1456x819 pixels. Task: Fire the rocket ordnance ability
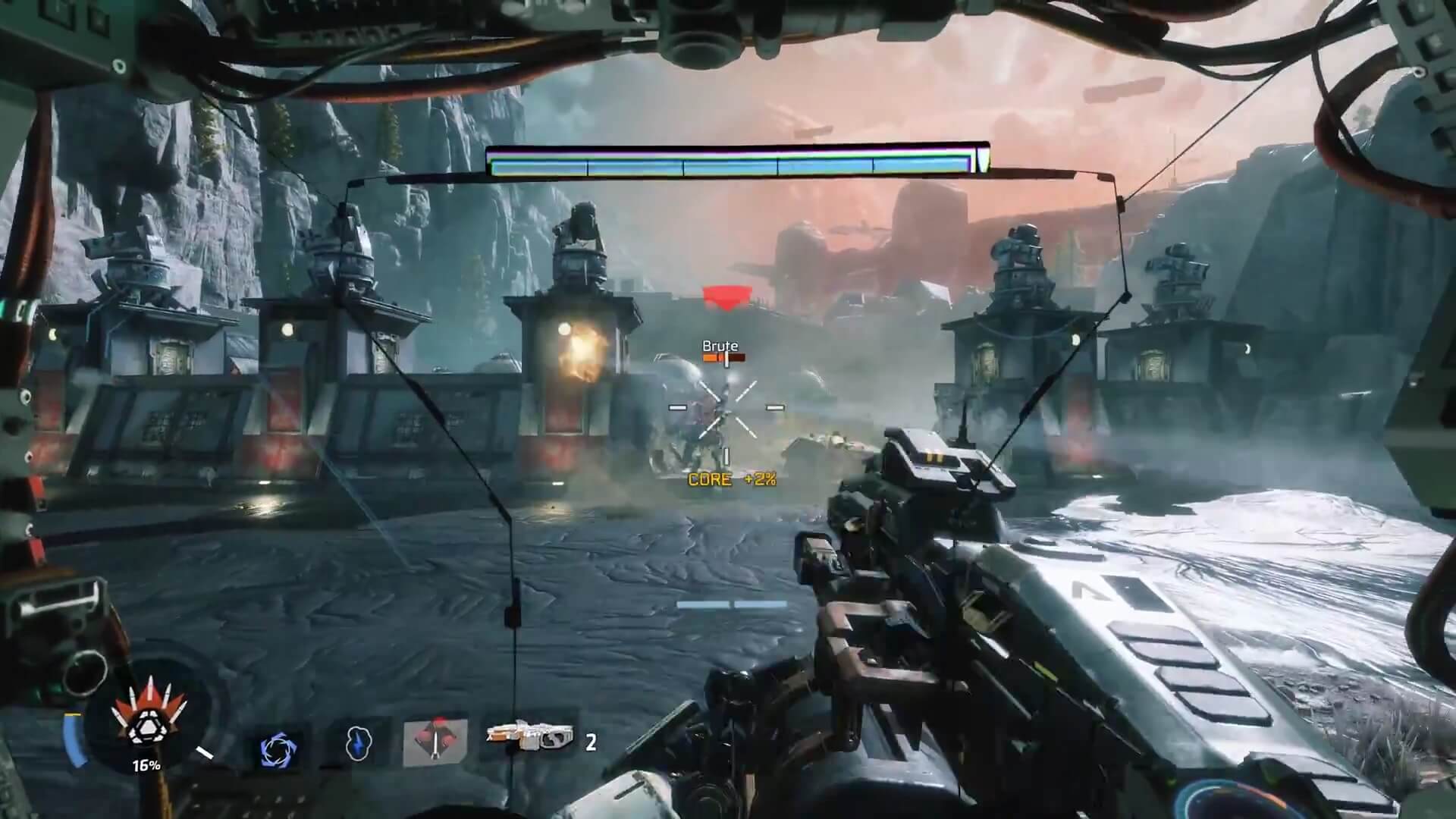(x=435, y=740)
